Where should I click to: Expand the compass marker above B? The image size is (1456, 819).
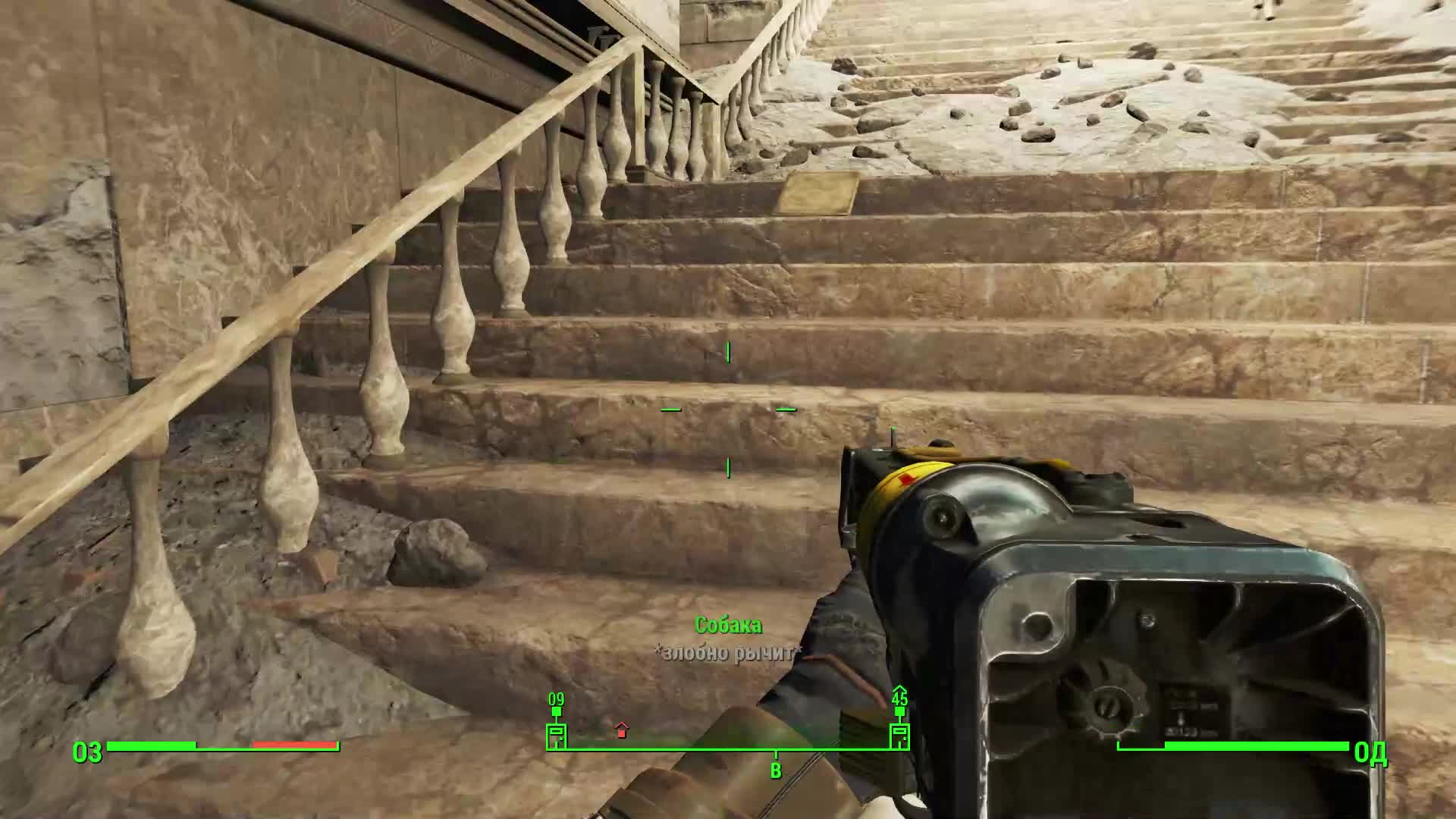(x=776, y=754)
